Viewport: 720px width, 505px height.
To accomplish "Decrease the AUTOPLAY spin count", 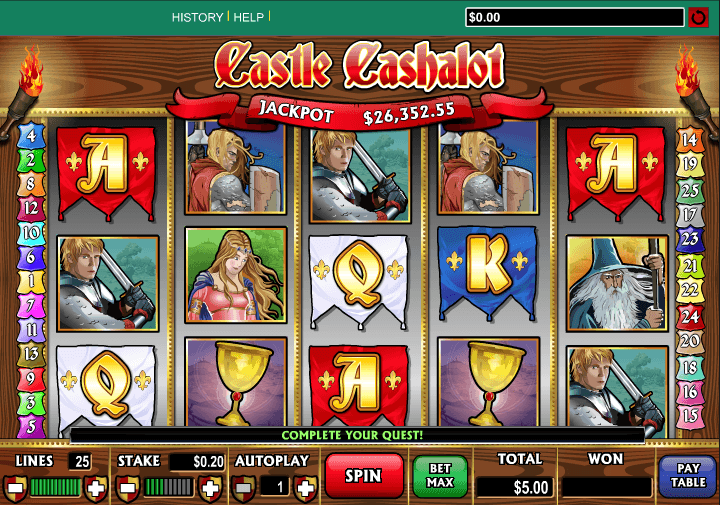I will [243, 488].
